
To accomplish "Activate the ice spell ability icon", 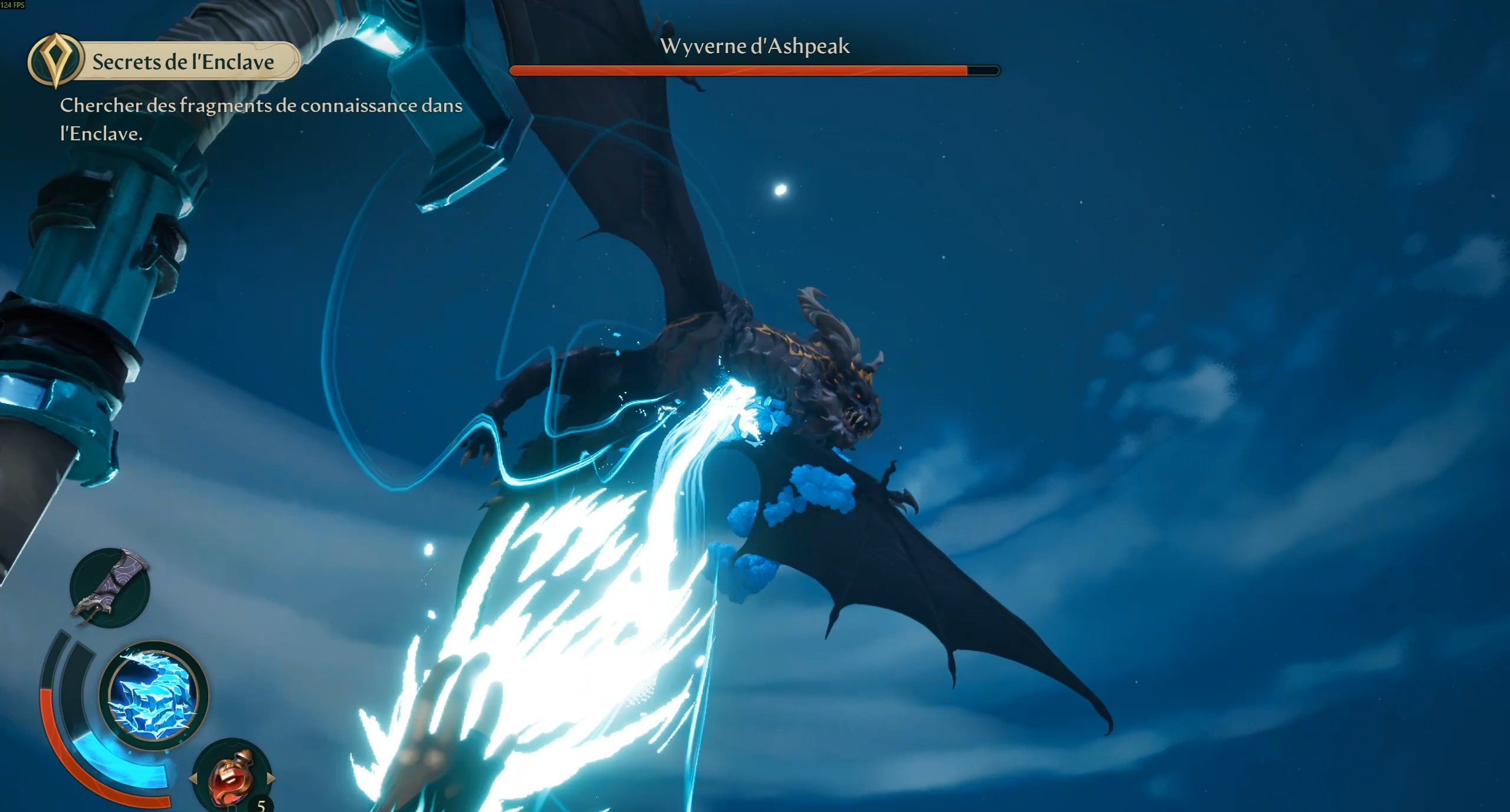I will pos(153,695).
